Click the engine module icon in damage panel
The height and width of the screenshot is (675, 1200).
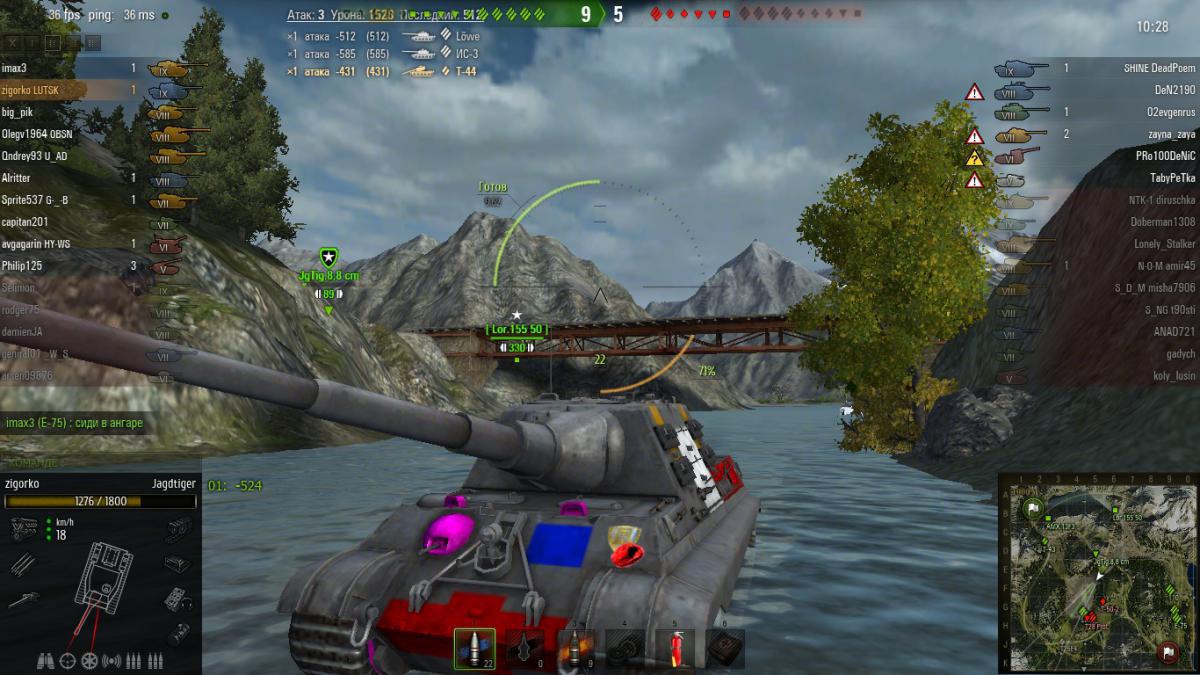point(22,528)
